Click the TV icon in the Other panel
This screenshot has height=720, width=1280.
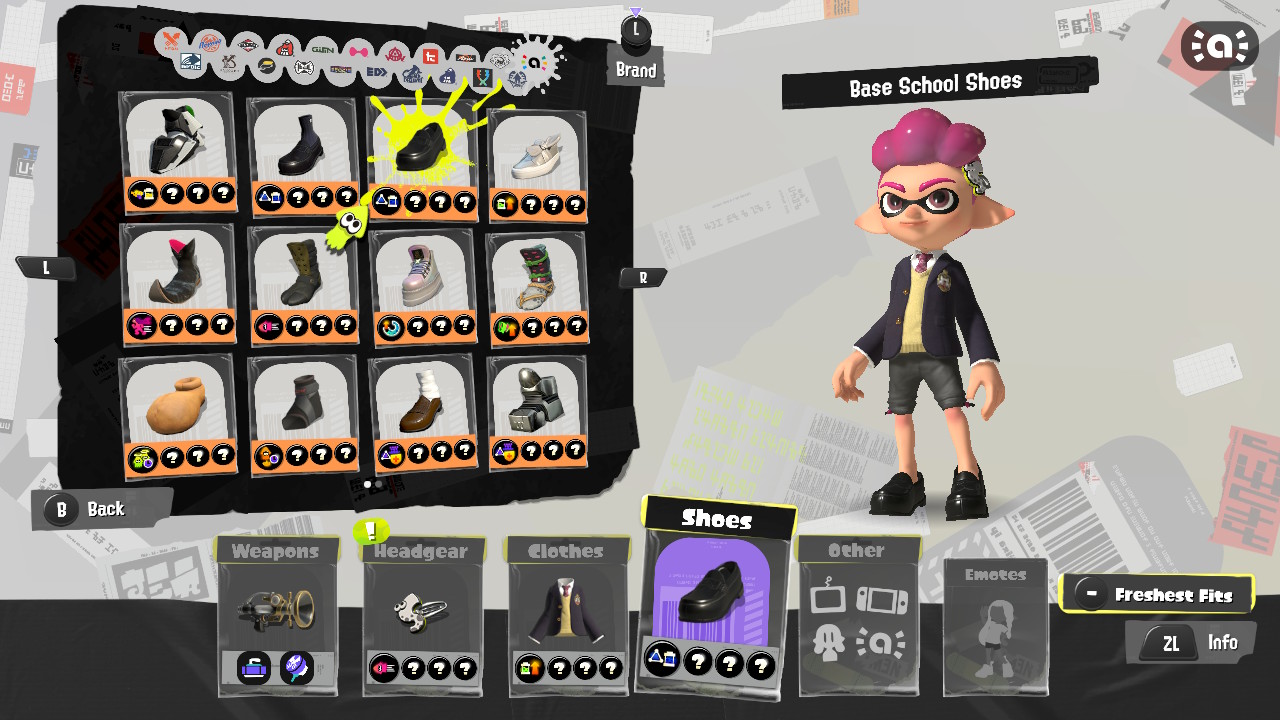tap(827, 599)
